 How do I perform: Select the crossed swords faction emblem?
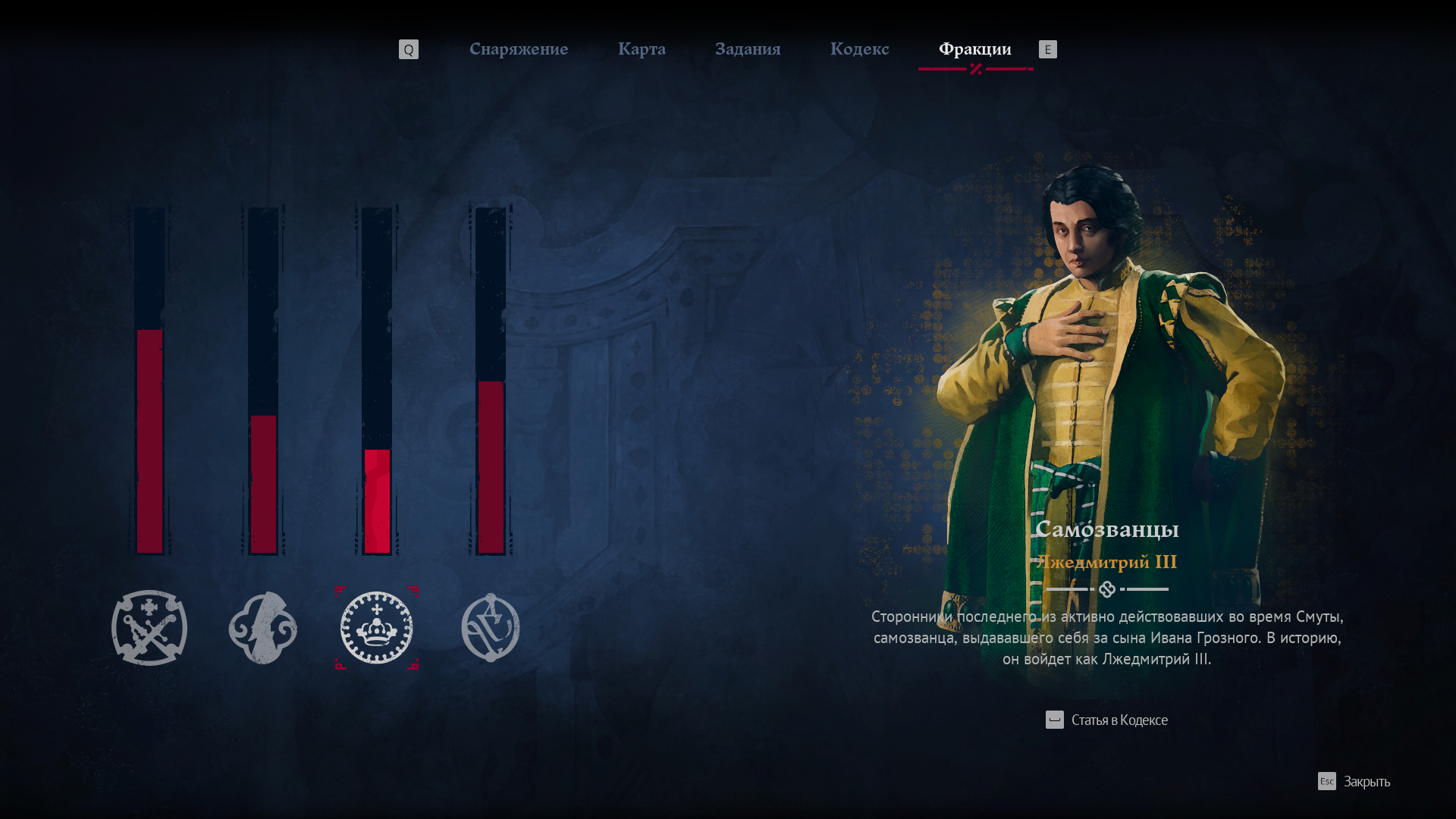(149, 628)
